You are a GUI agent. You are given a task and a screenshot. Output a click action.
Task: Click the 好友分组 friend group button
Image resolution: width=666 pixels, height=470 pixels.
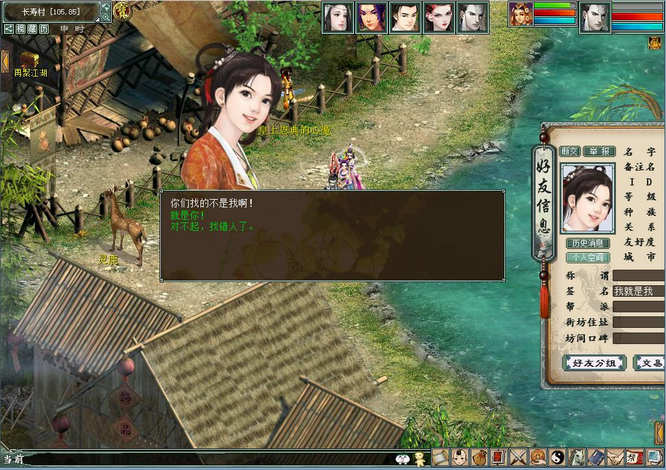(594, 363)
